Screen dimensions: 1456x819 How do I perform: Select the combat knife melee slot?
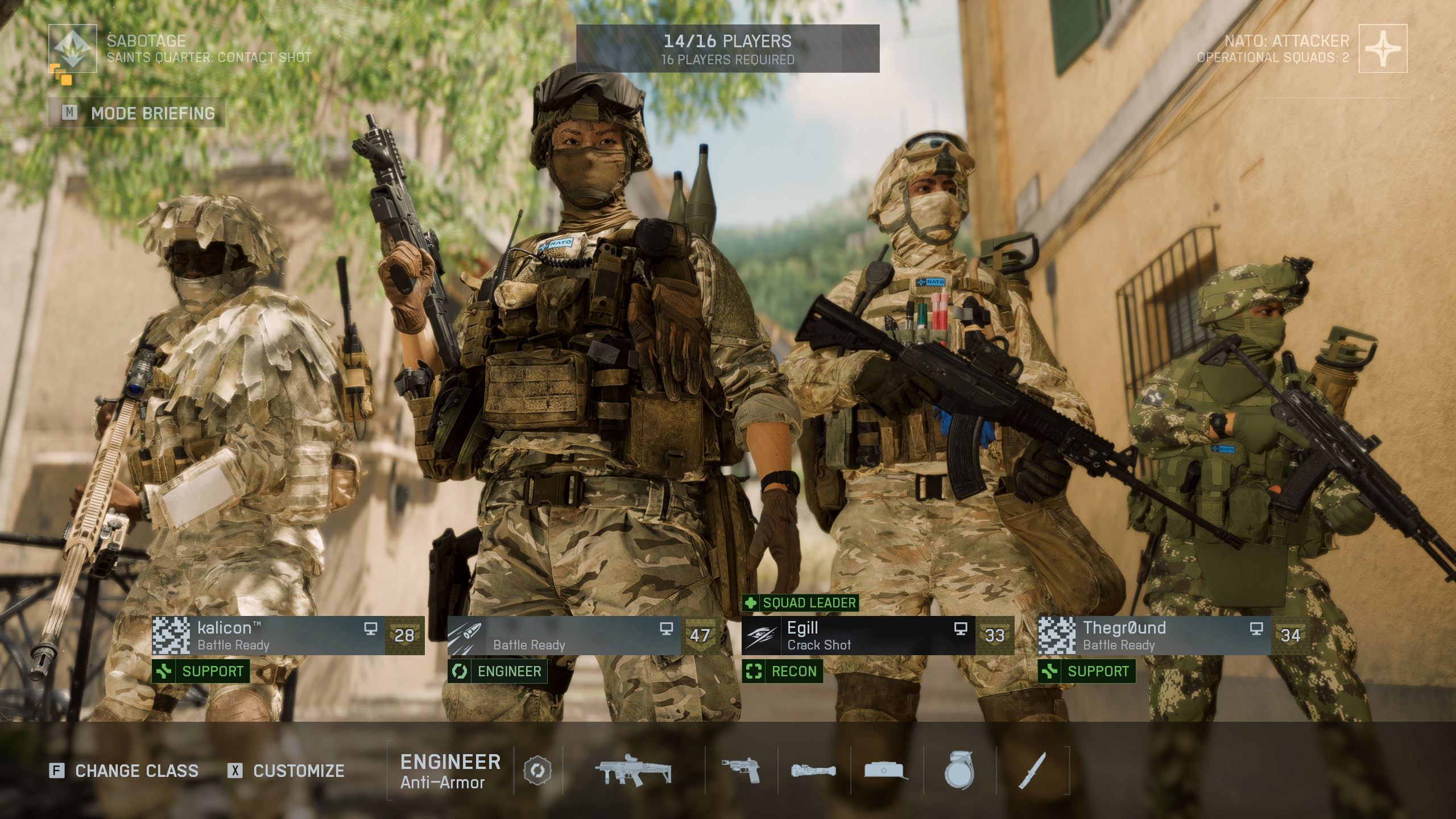(1032, 771)
